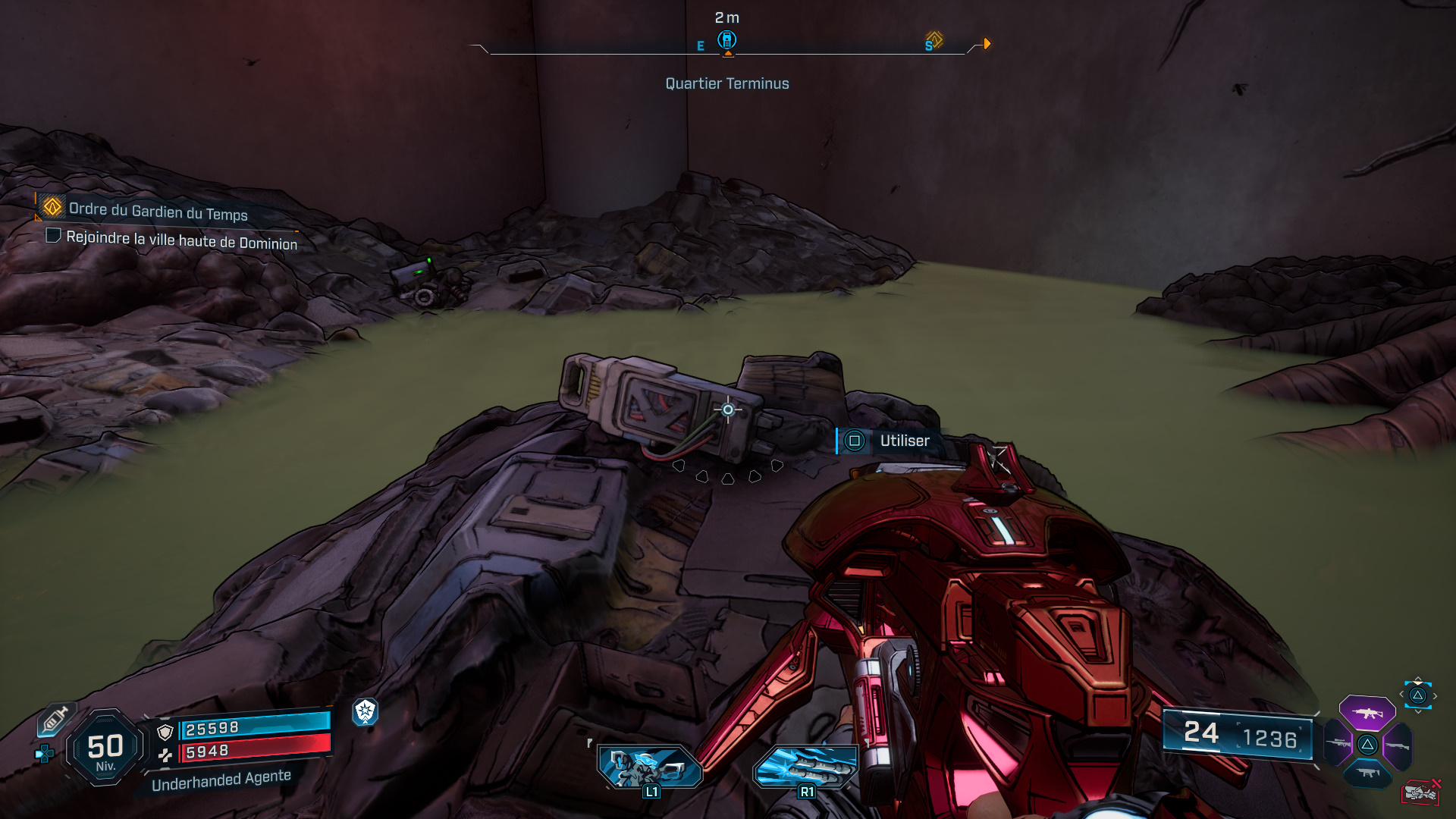The width and height of the screenshot is (1456, 819).
Task: Expand the chevron under the equipped weapon card
Action: coord(1417,711)
